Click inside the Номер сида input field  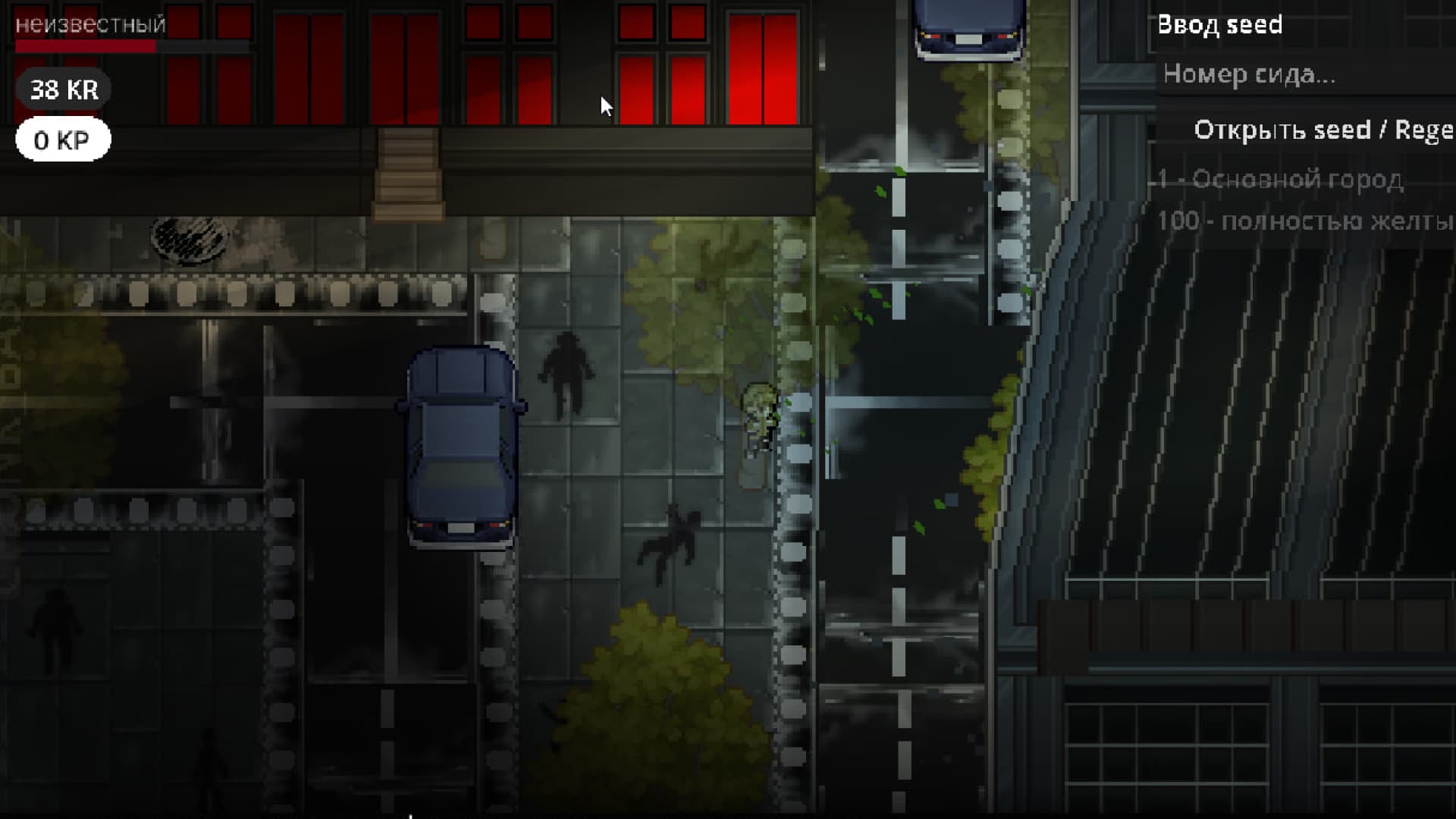point(1289,75)
